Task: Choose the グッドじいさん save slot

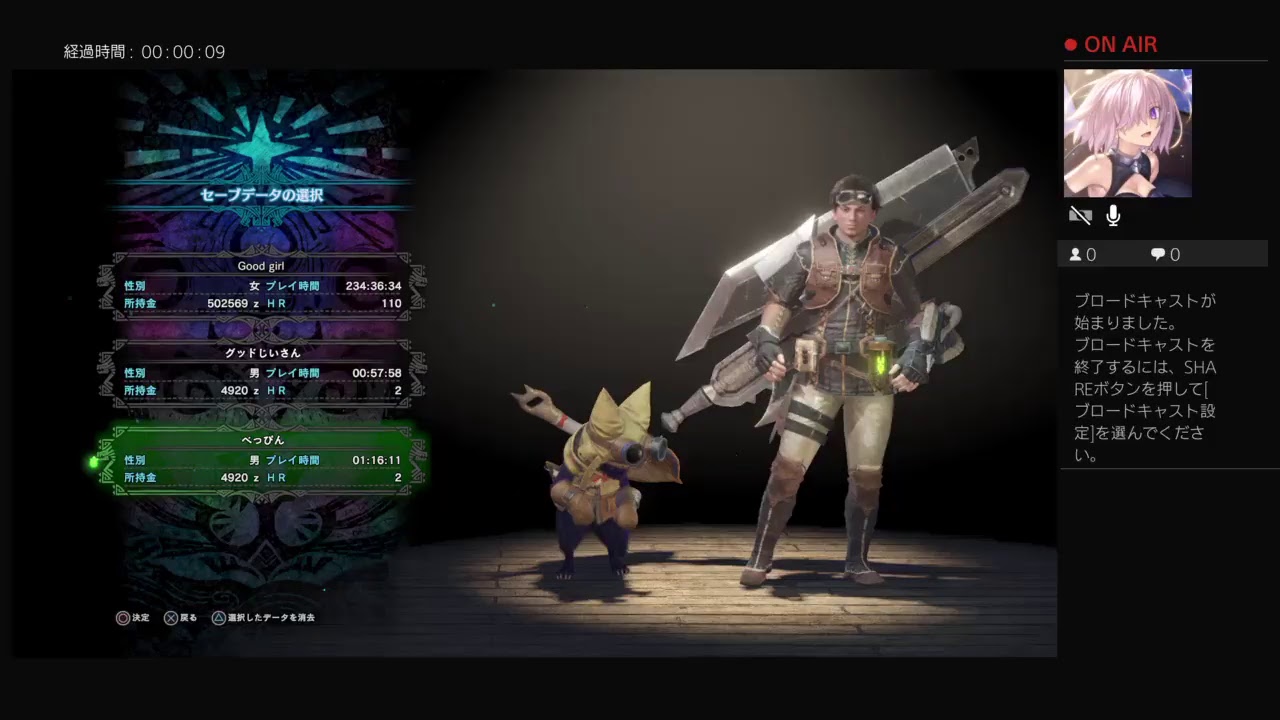Action: coord(262,373)
